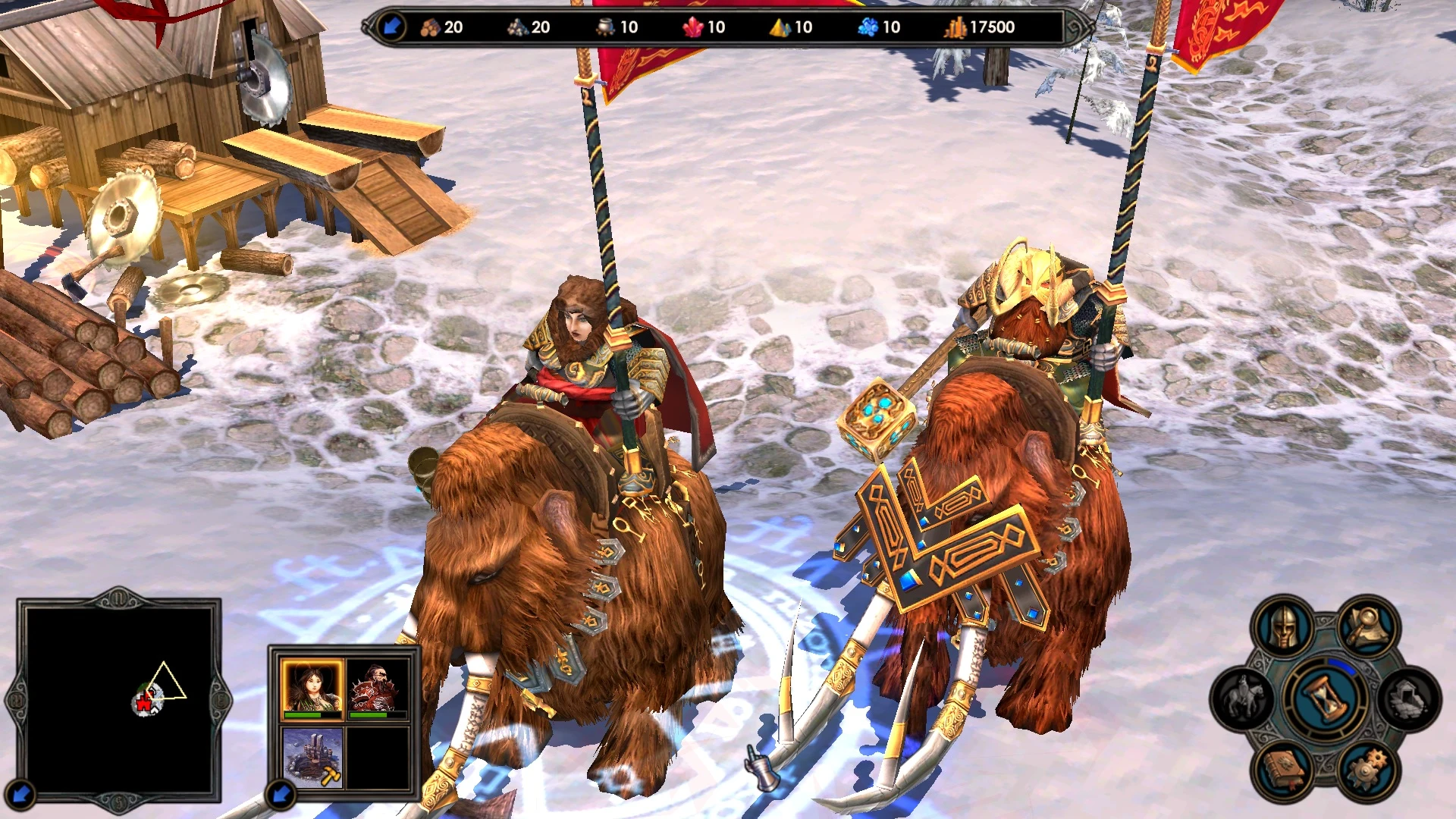This screenshot has height=819, width=1456.
Task: Click the wood resource icon
Action: 430,27
